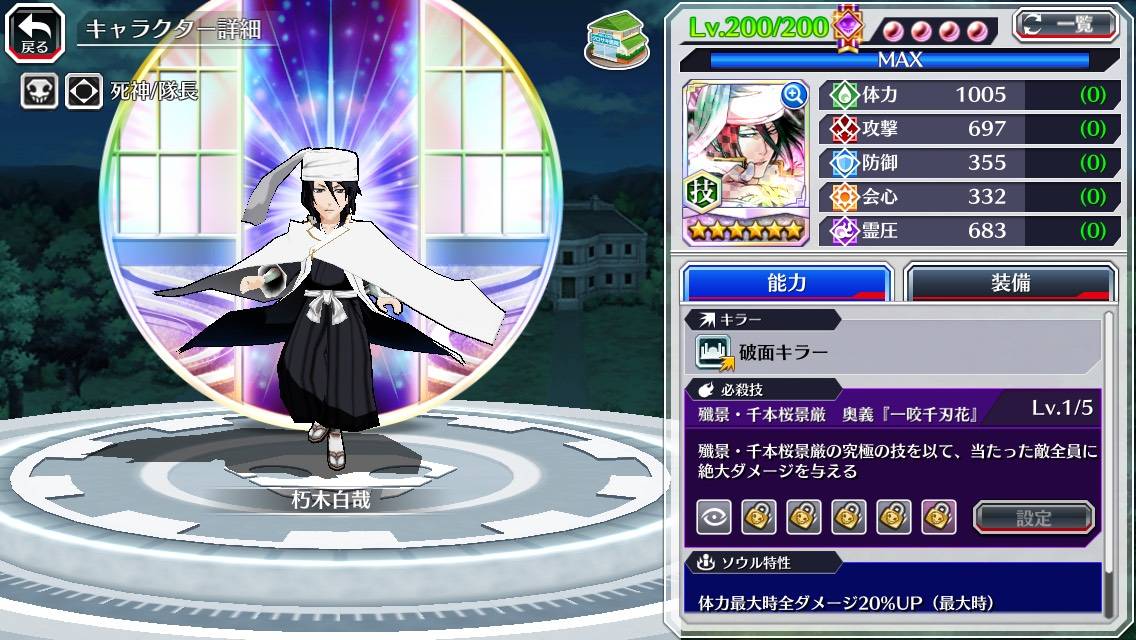Switch to the 装備 tab
This screenshot has width=1136, height=640.
point(1010,283)
